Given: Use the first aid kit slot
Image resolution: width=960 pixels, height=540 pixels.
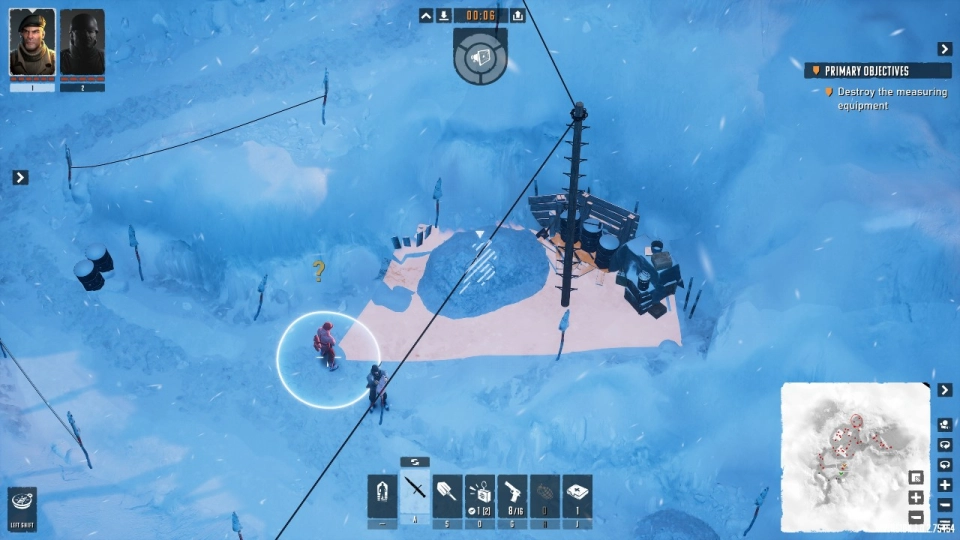Looking at the screenshot, I should (x=577, y=494).
